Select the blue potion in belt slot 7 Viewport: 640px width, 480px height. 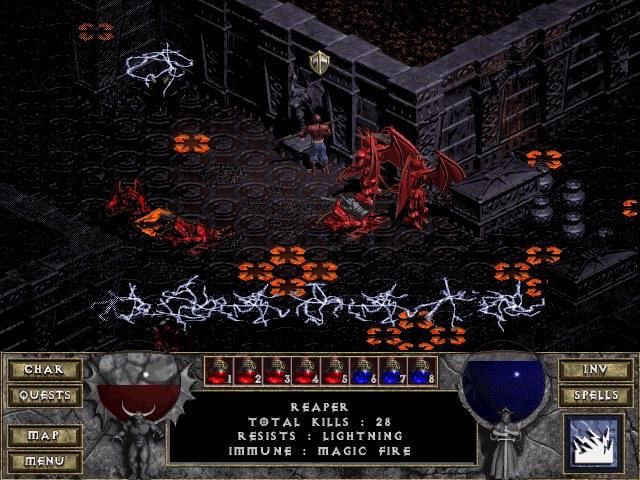point(393,371)
